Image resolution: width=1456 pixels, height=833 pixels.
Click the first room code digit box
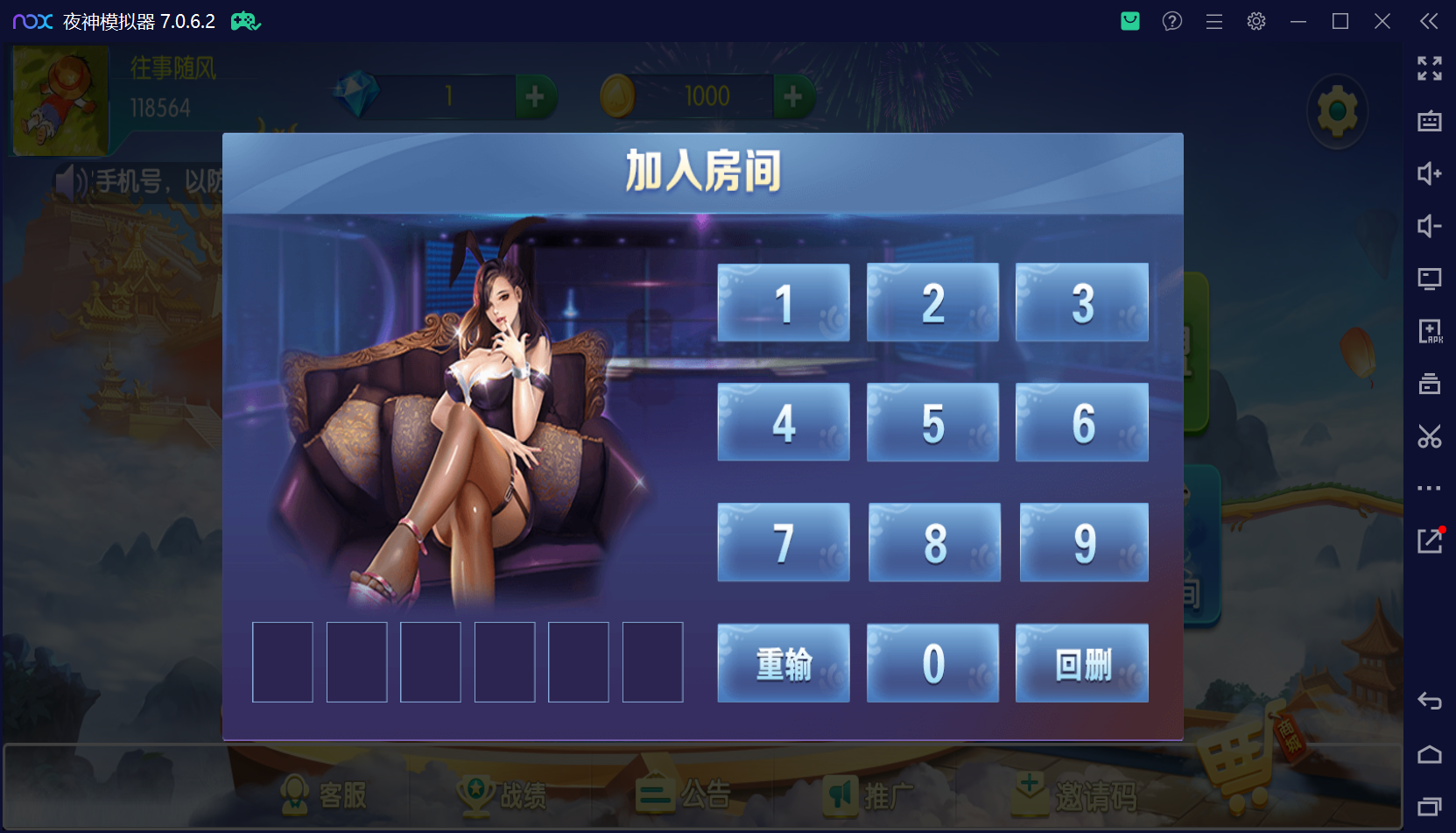[x=282, y=662]
